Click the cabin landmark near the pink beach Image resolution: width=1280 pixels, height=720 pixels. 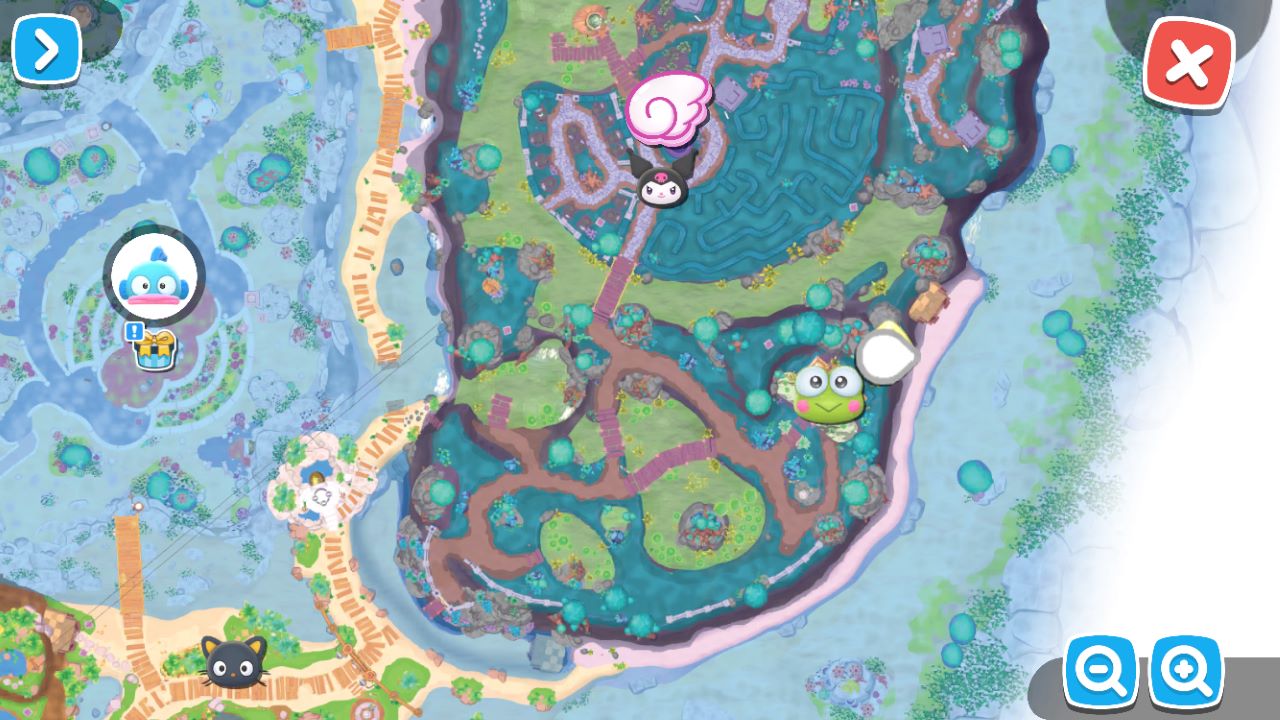tap(928, 300)
